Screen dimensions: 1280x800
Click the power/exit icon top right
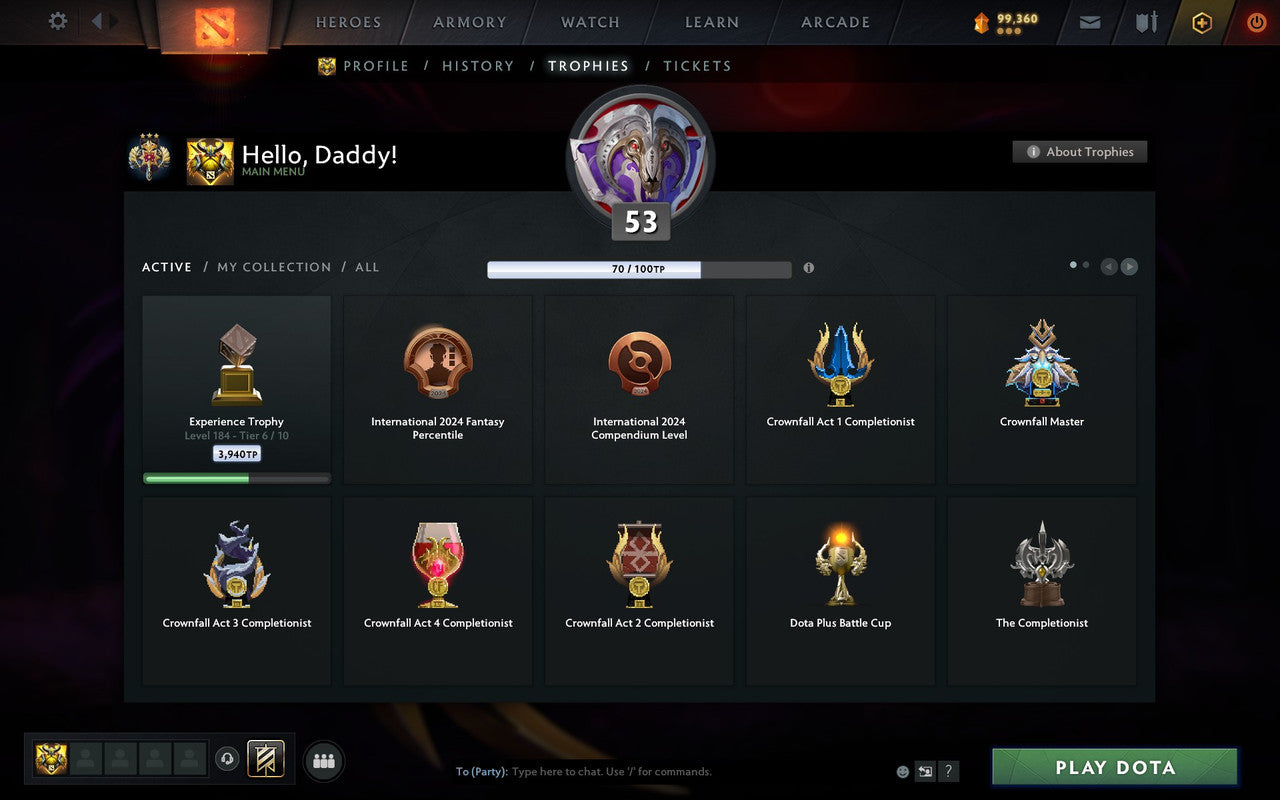point(1256,22)
